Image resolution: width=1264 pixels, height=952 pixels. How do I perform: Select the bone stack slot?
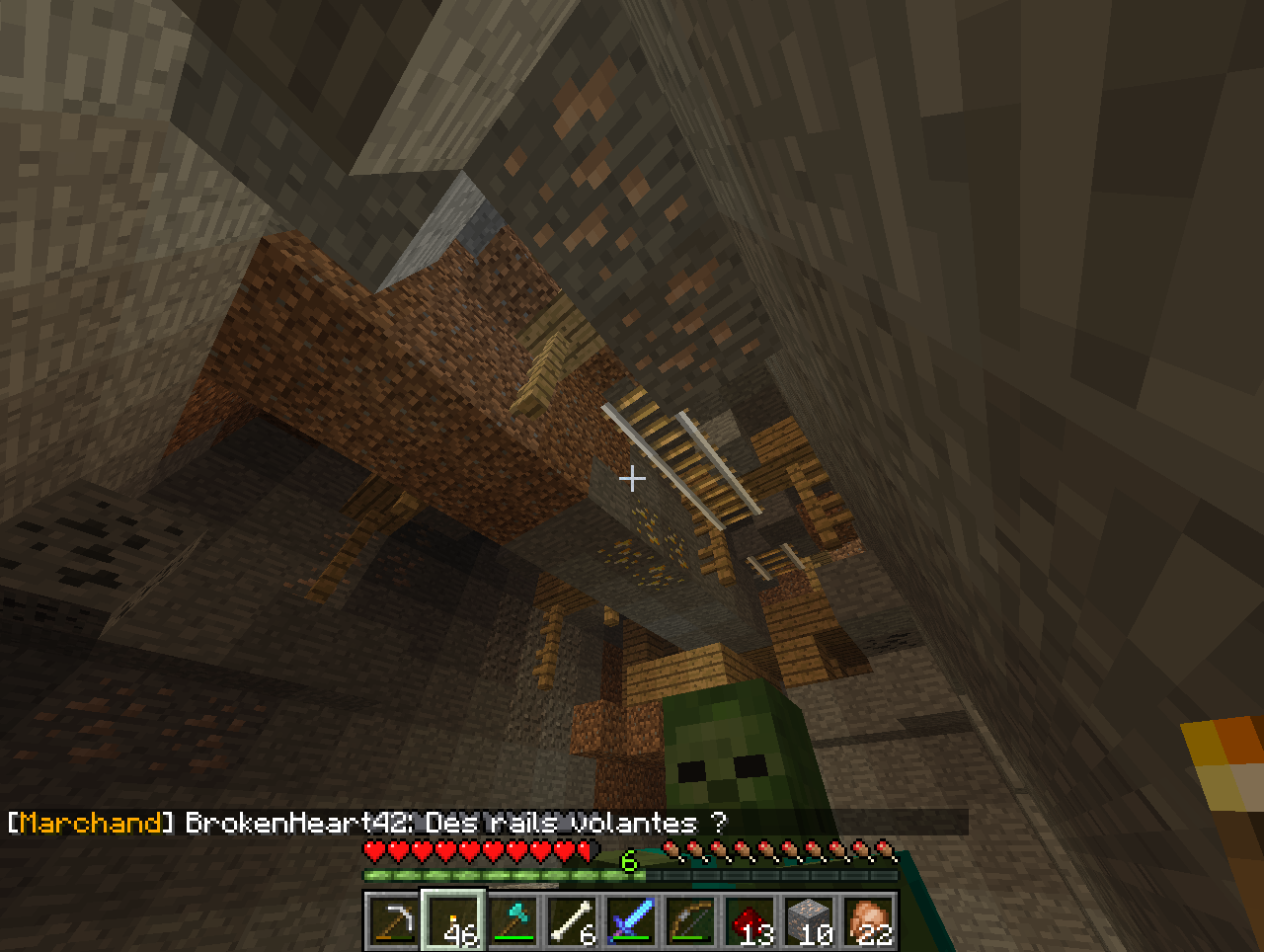(x=573, y=920)
